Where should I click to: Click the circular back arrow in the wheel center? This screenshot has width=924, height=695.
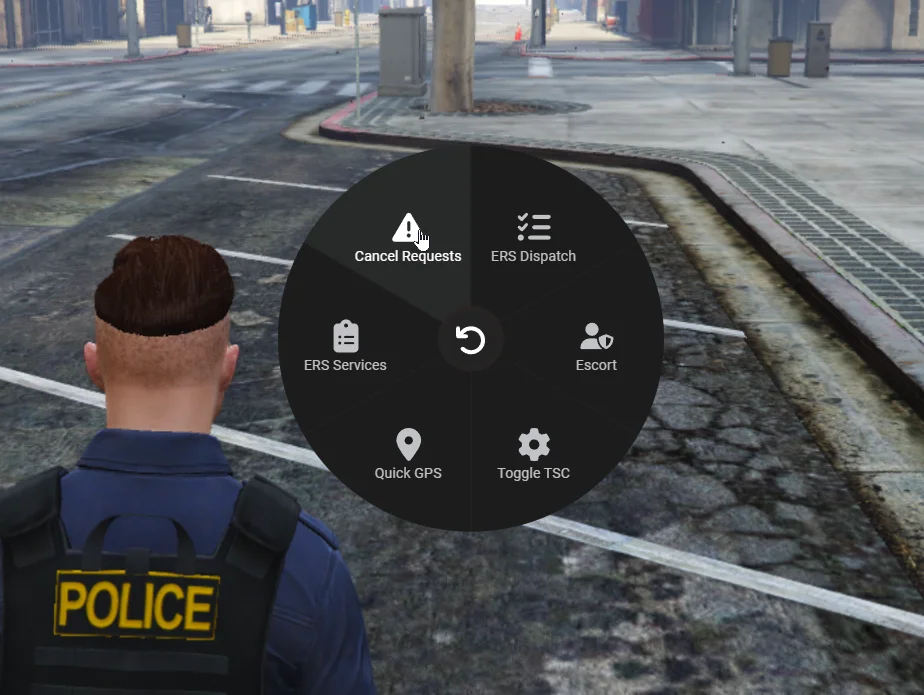470,341
